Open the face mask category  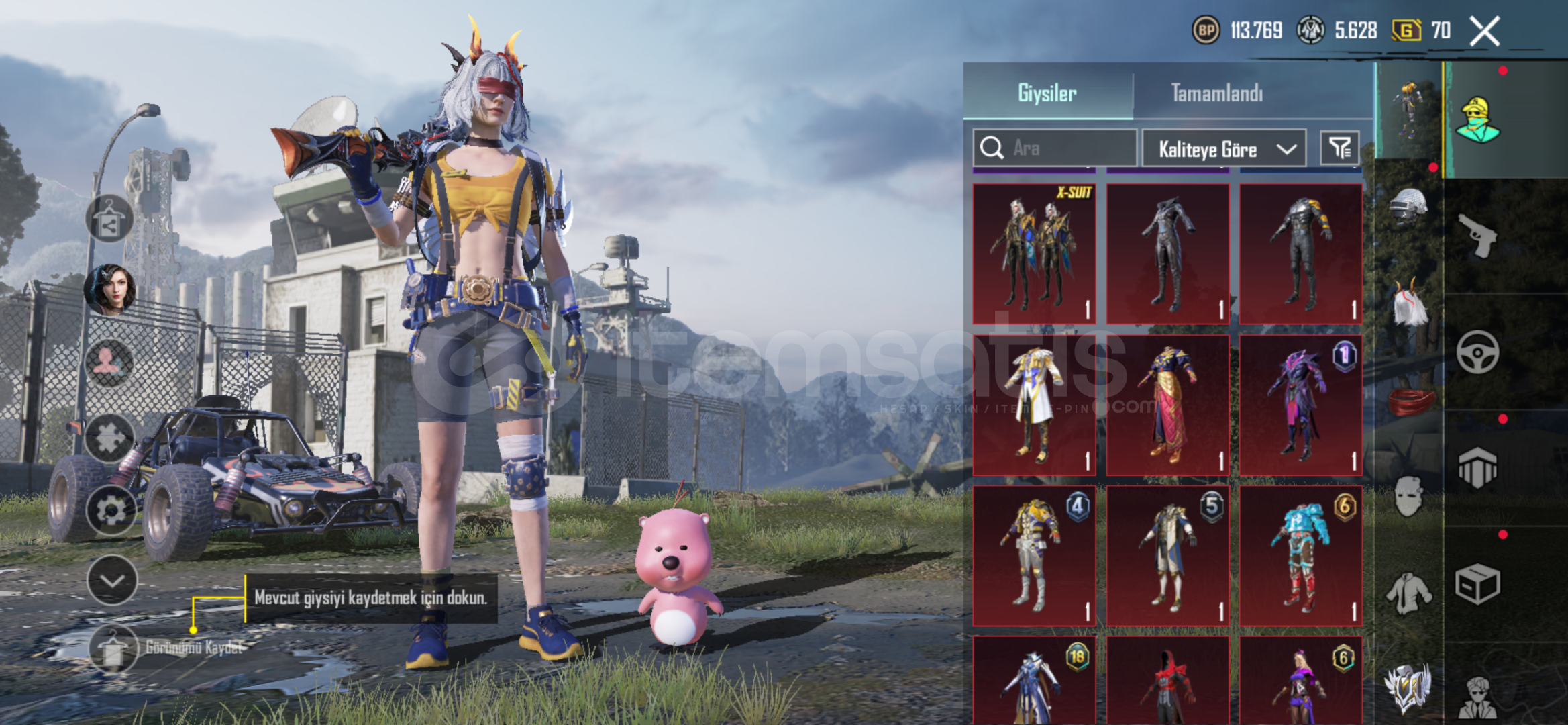[1408, 497]
